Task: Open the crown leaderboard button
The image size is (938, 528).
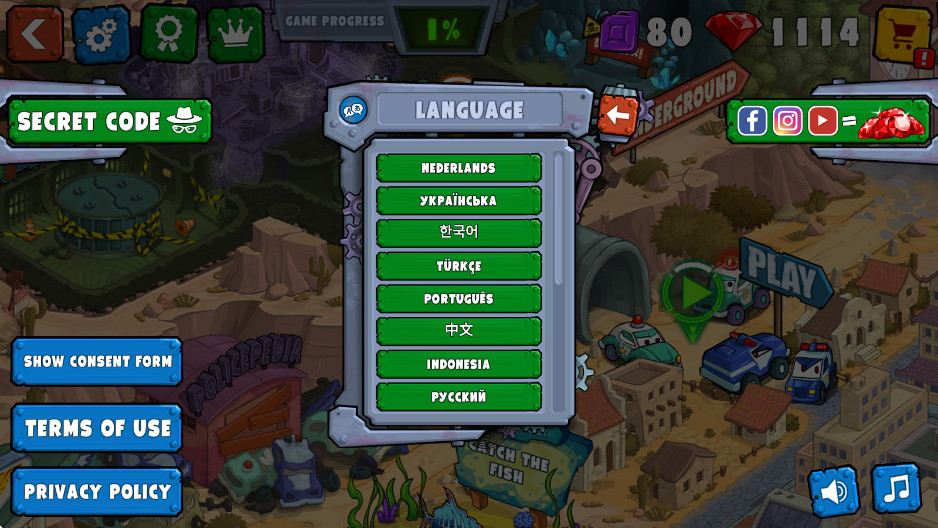Action: pos(236,34)
